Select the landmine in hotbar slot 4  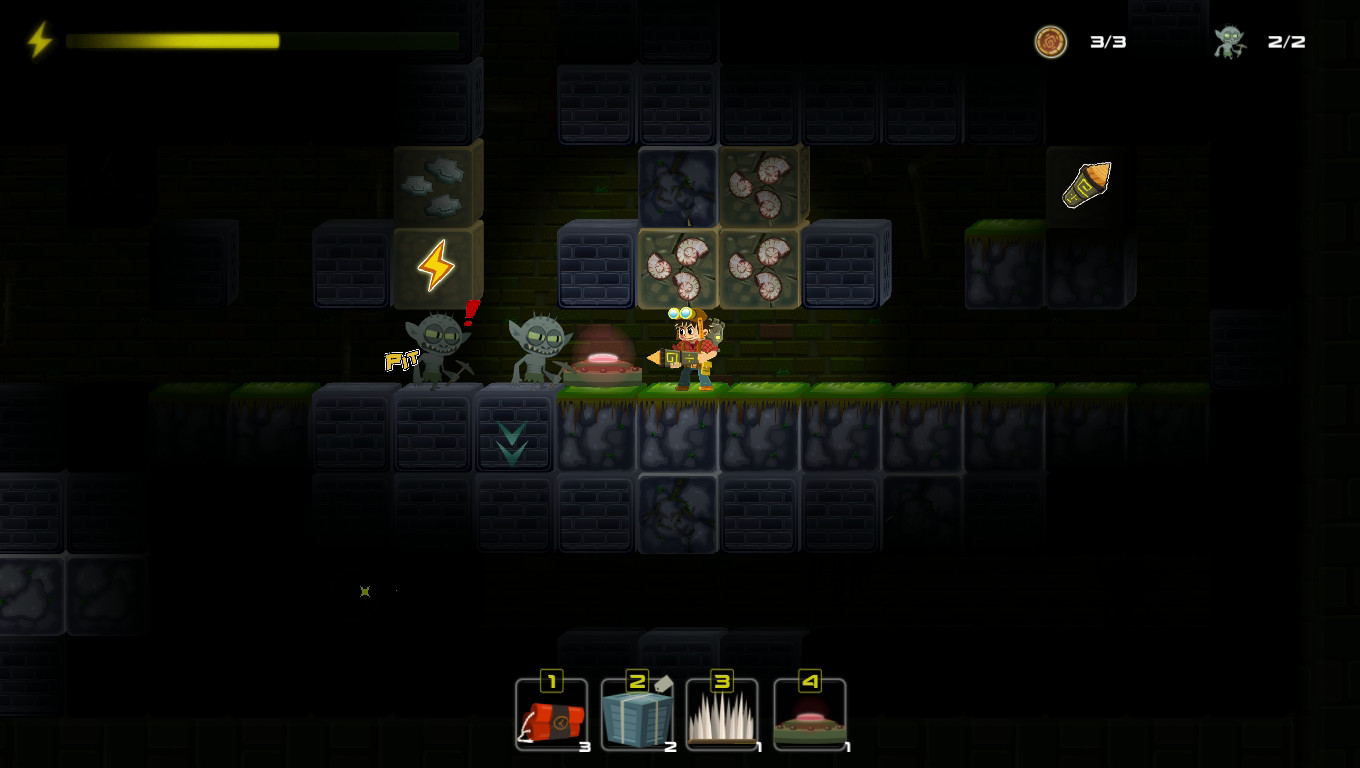(808, 714)
